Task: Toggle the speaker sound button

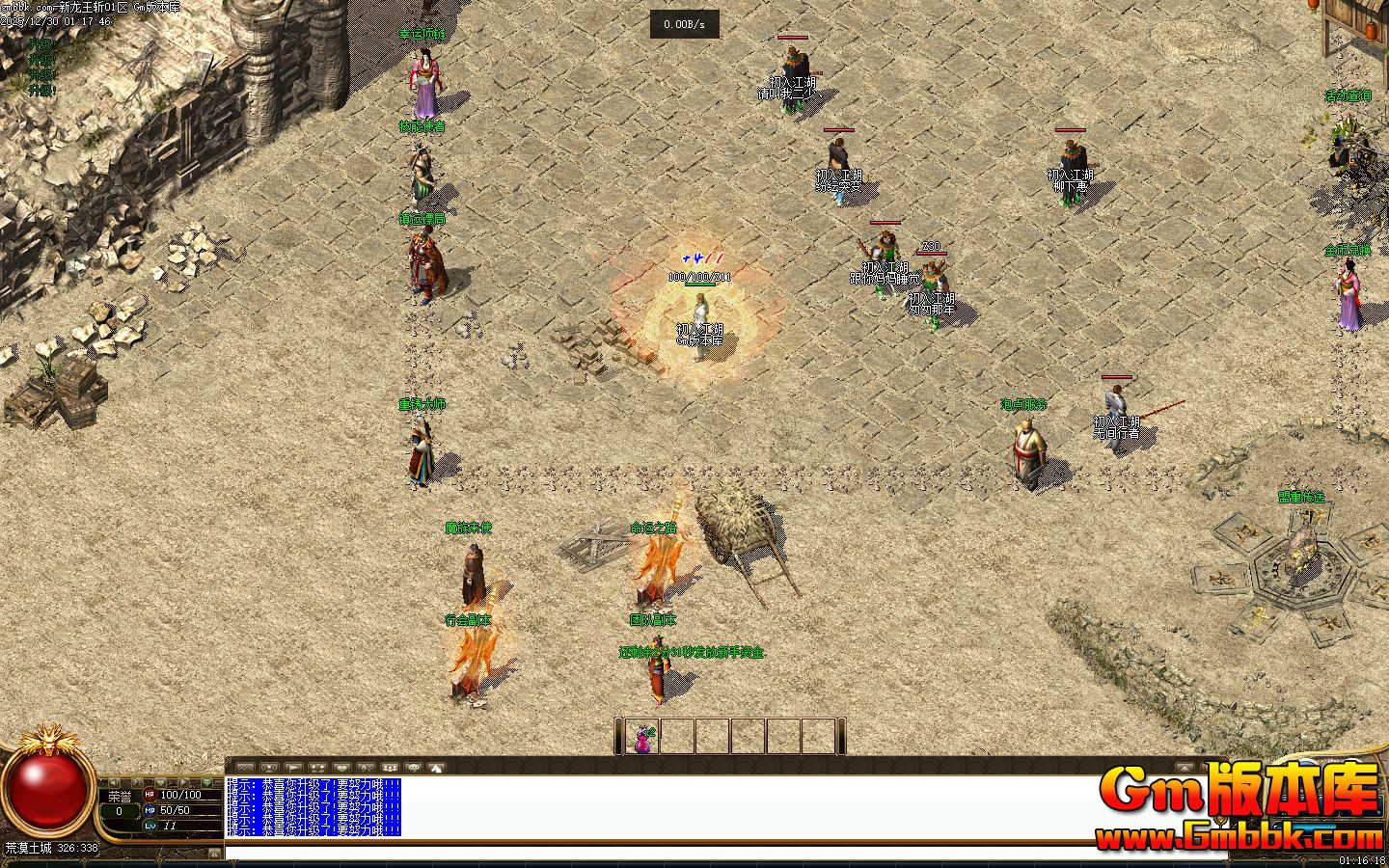Action: click(x=114, y=783)
